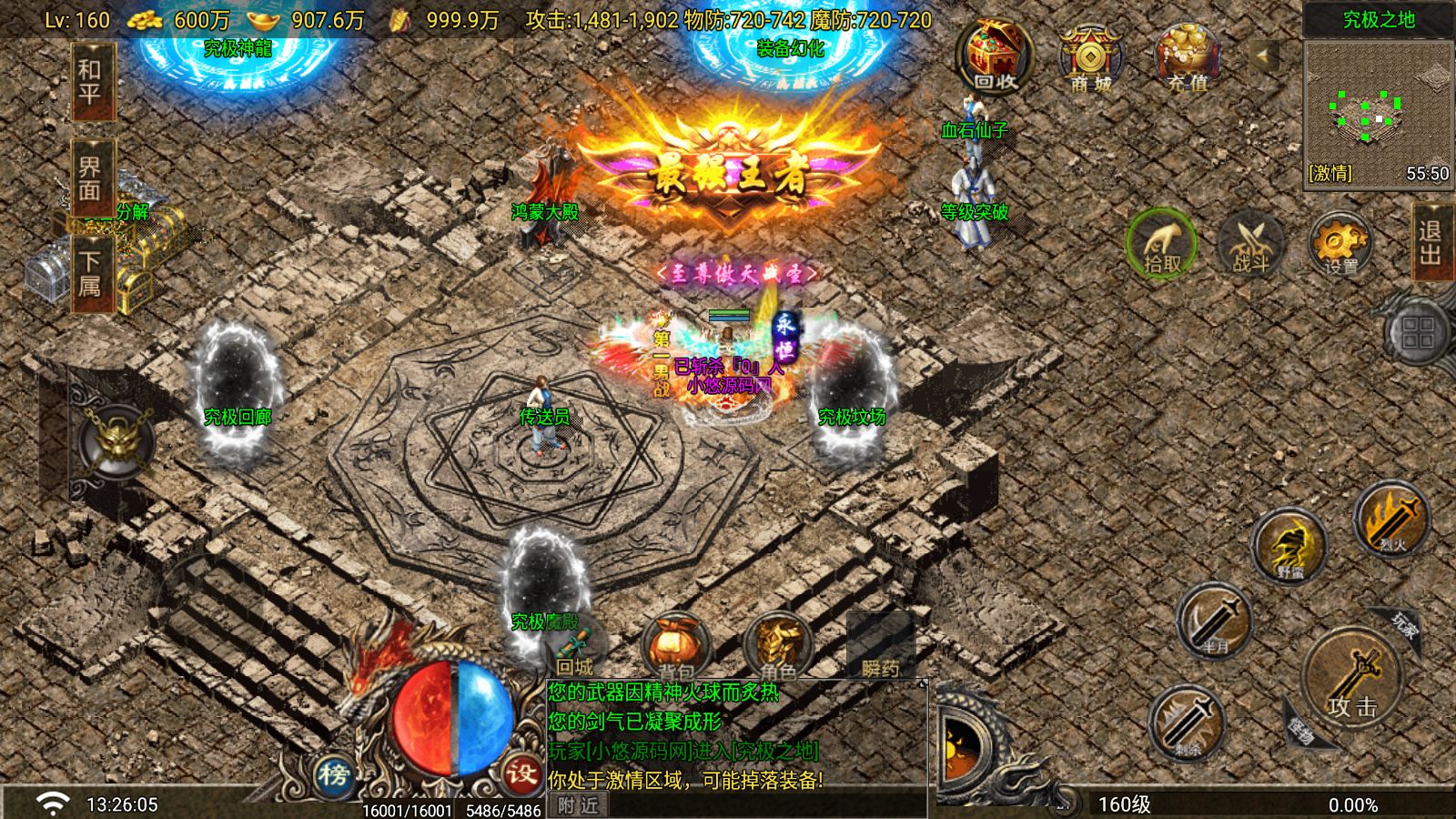Image resolution: width=1456 pixels, height=819 pixels.
Task: Open the 战斗 battle menu
Action: 1250,244
